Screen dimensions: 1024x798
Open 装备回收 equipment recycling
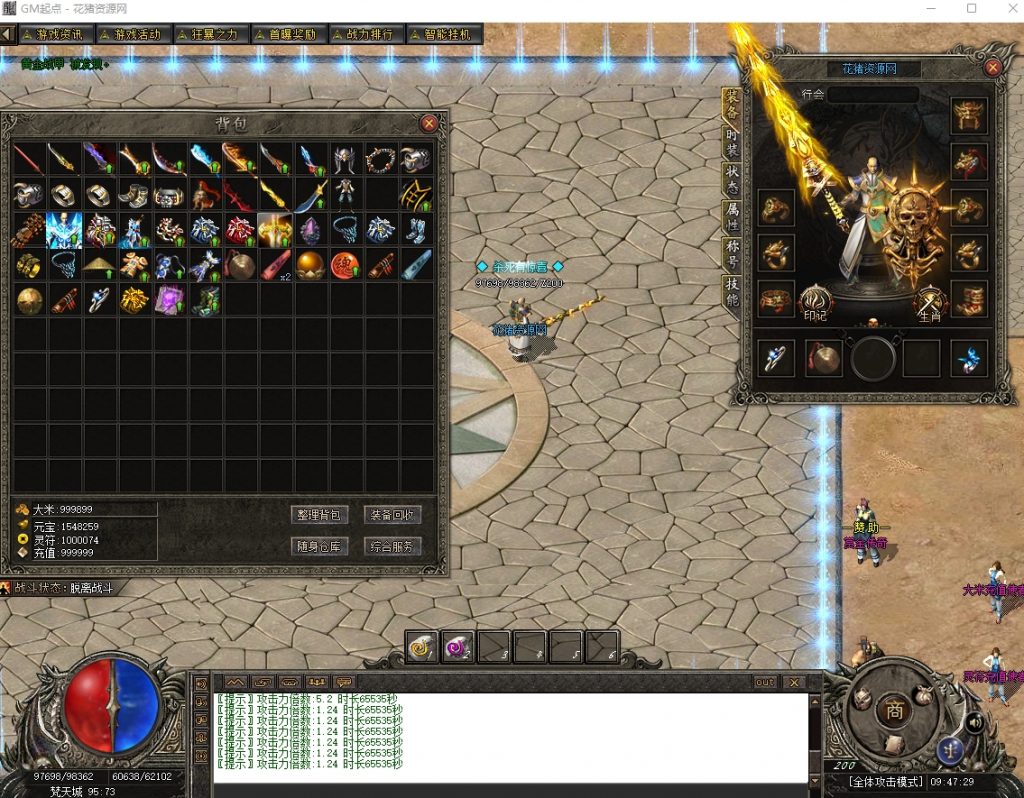point(392,515)
